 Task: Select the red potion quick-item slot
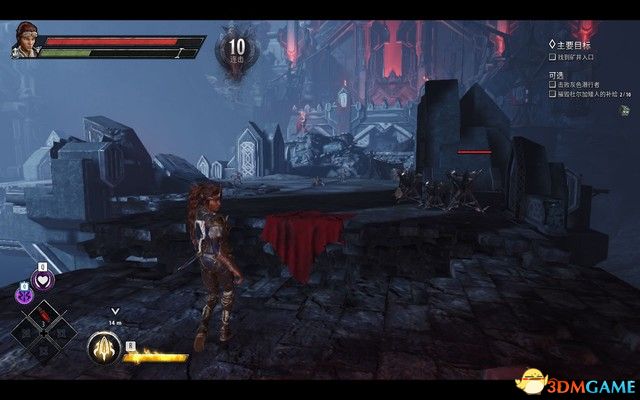[44, 318]
